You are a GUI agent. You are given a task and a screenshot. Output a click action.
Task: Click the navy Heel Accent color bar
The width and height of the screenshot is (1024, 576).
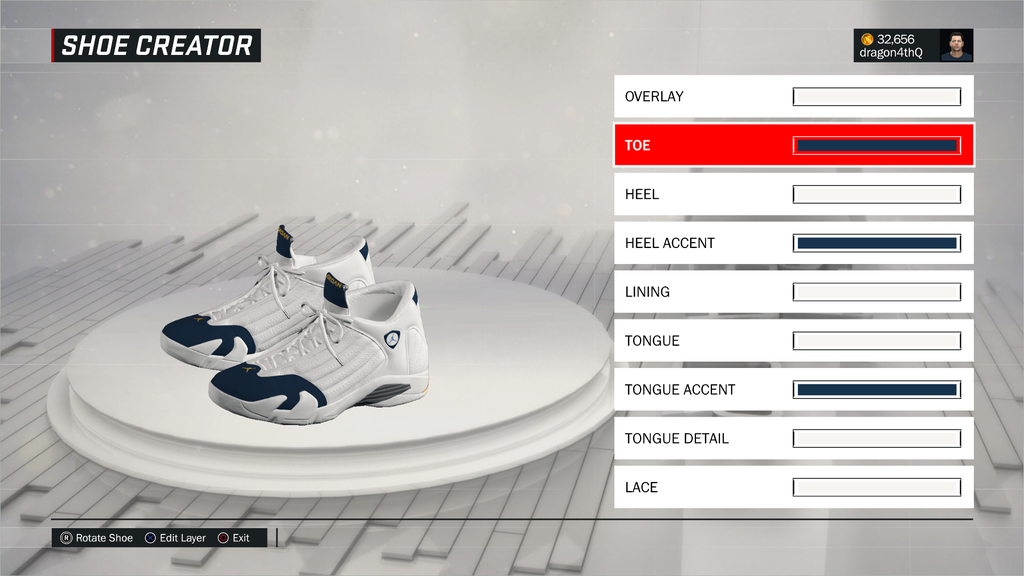click(x=877, y=243)
